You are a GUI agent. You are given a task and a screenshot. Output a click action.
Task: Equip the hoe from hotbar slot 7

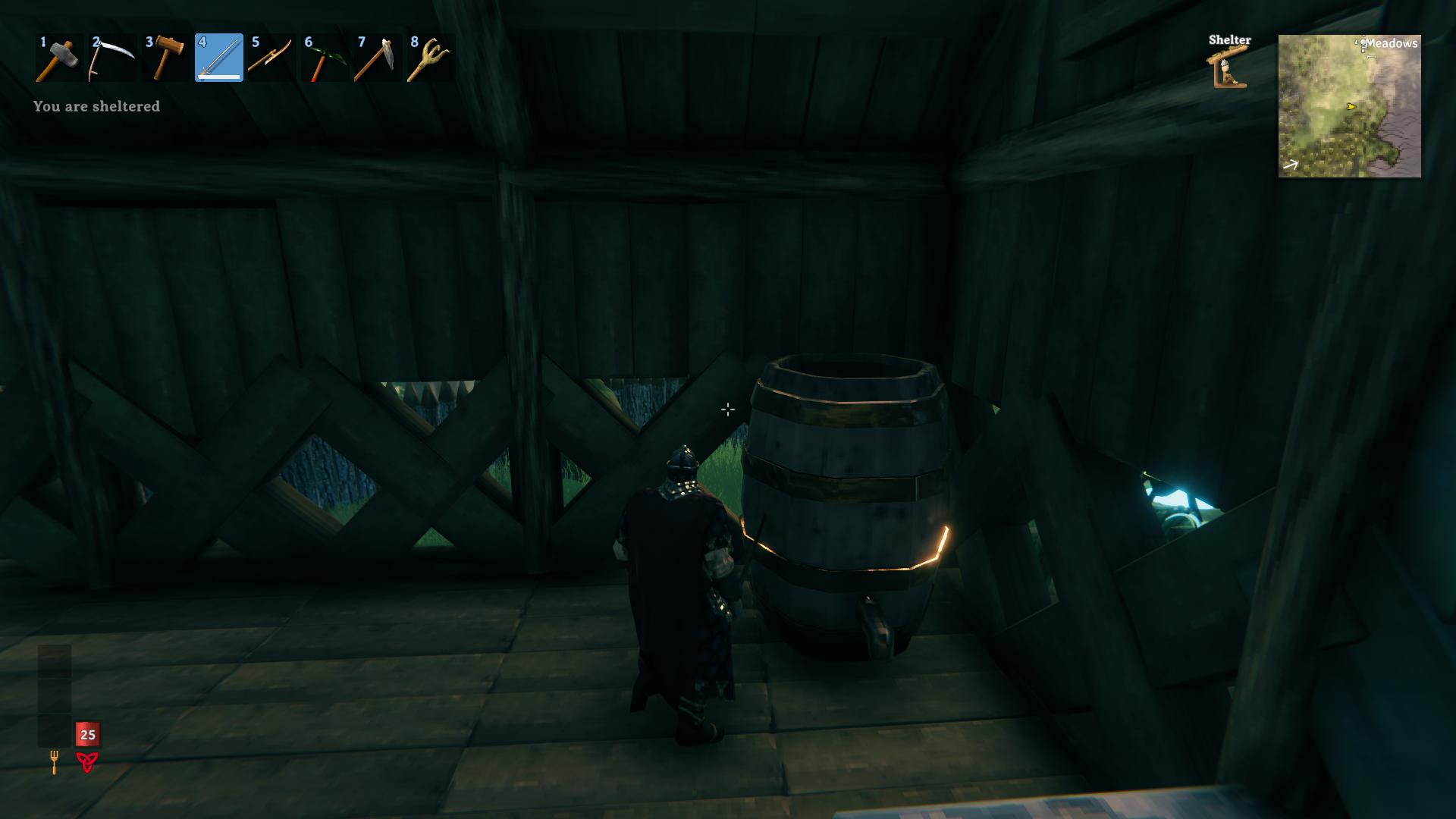[378, 58]
